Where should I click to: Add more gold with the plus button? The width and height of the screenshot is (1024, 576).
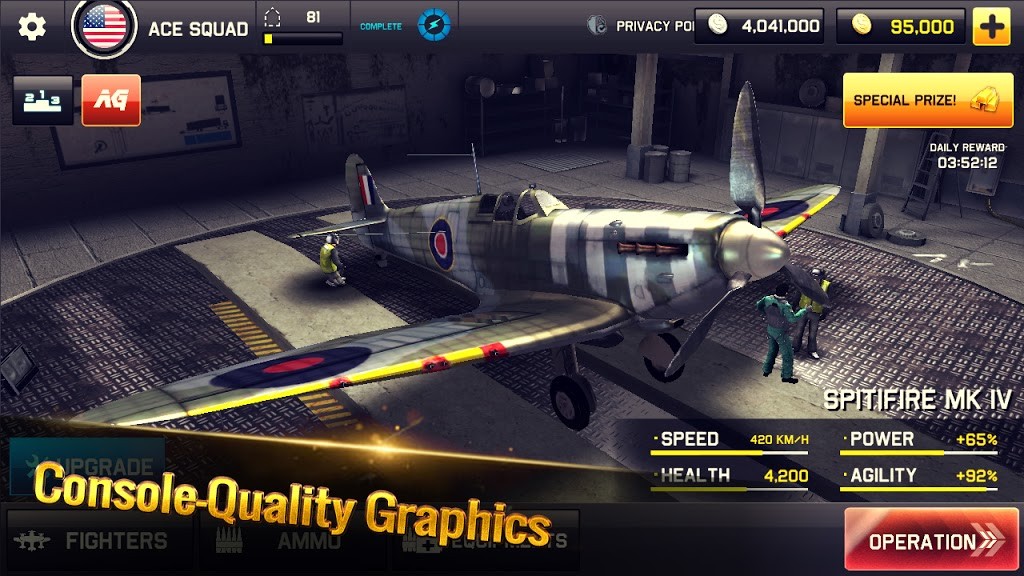[992, 27]
